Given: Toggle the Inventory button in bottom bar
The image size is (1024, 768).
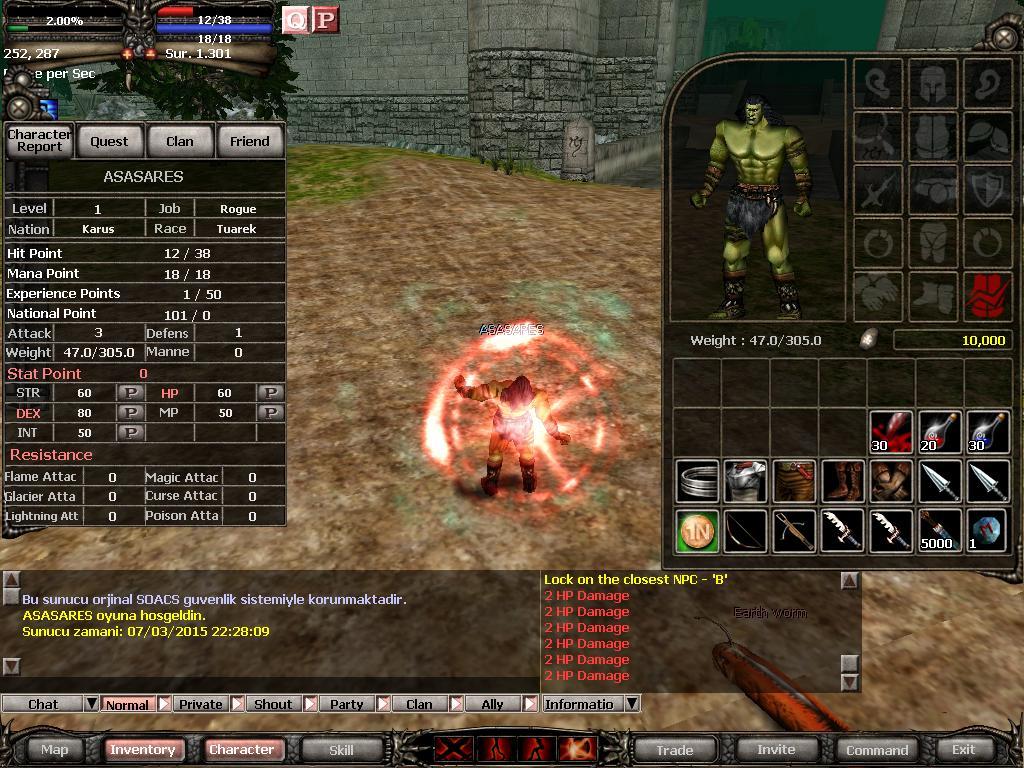Looking at the screenshot, I should click(x=142, y=749).
